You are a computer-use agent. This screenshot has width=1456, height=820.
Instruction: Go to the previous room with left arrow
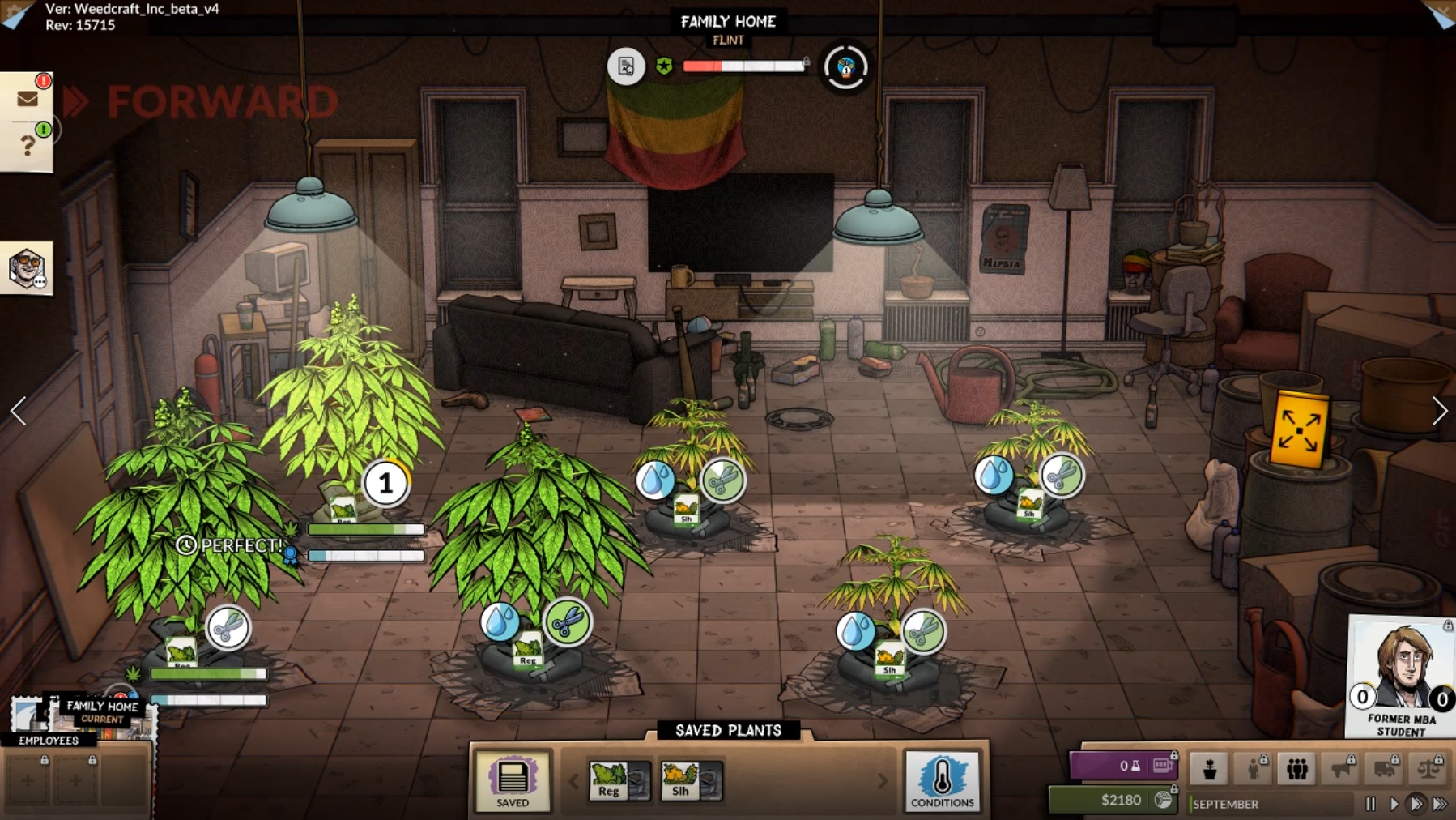18,411
